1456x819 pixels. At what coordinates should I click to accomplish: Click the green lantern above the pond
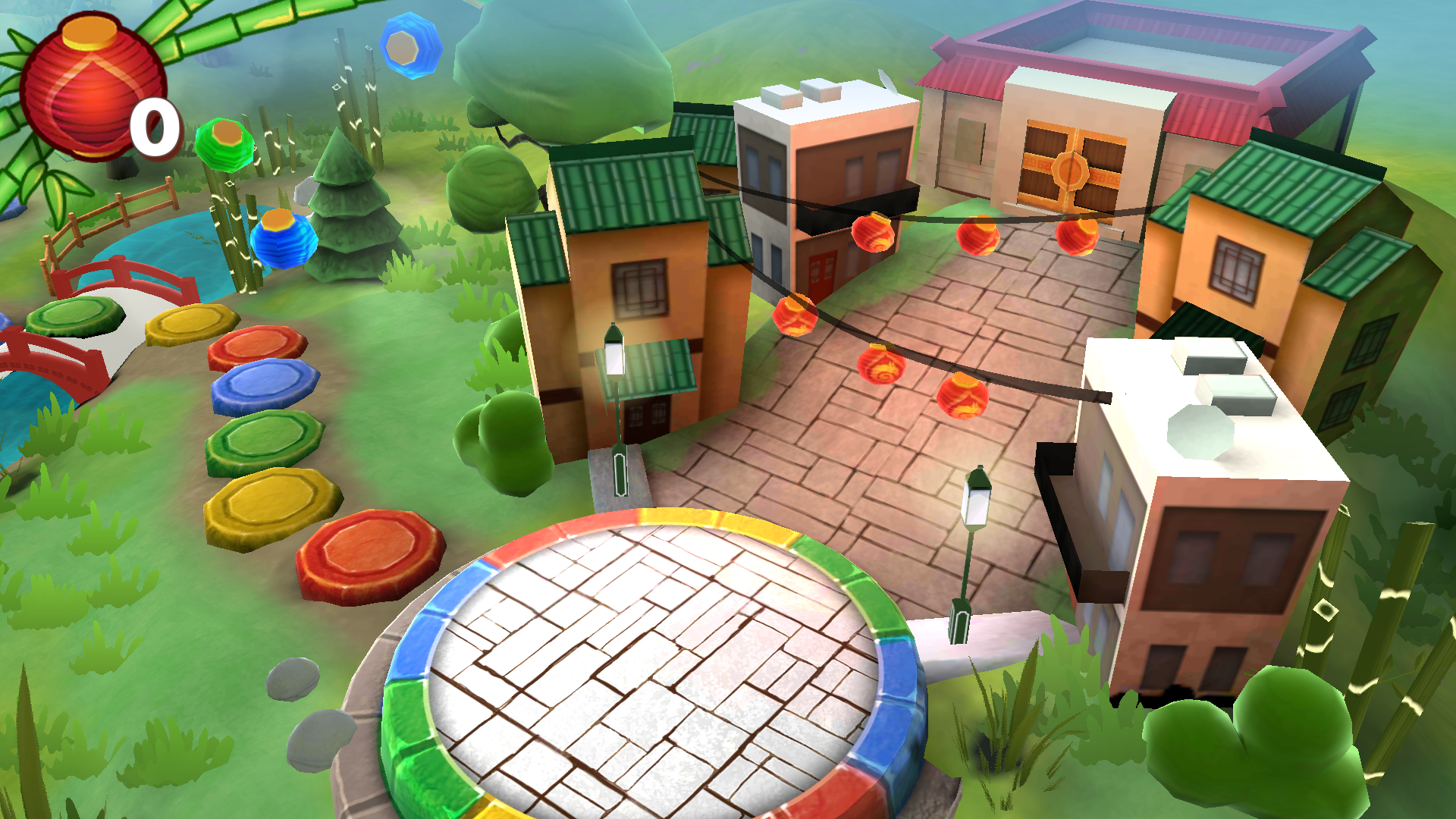tap(224, 144)
